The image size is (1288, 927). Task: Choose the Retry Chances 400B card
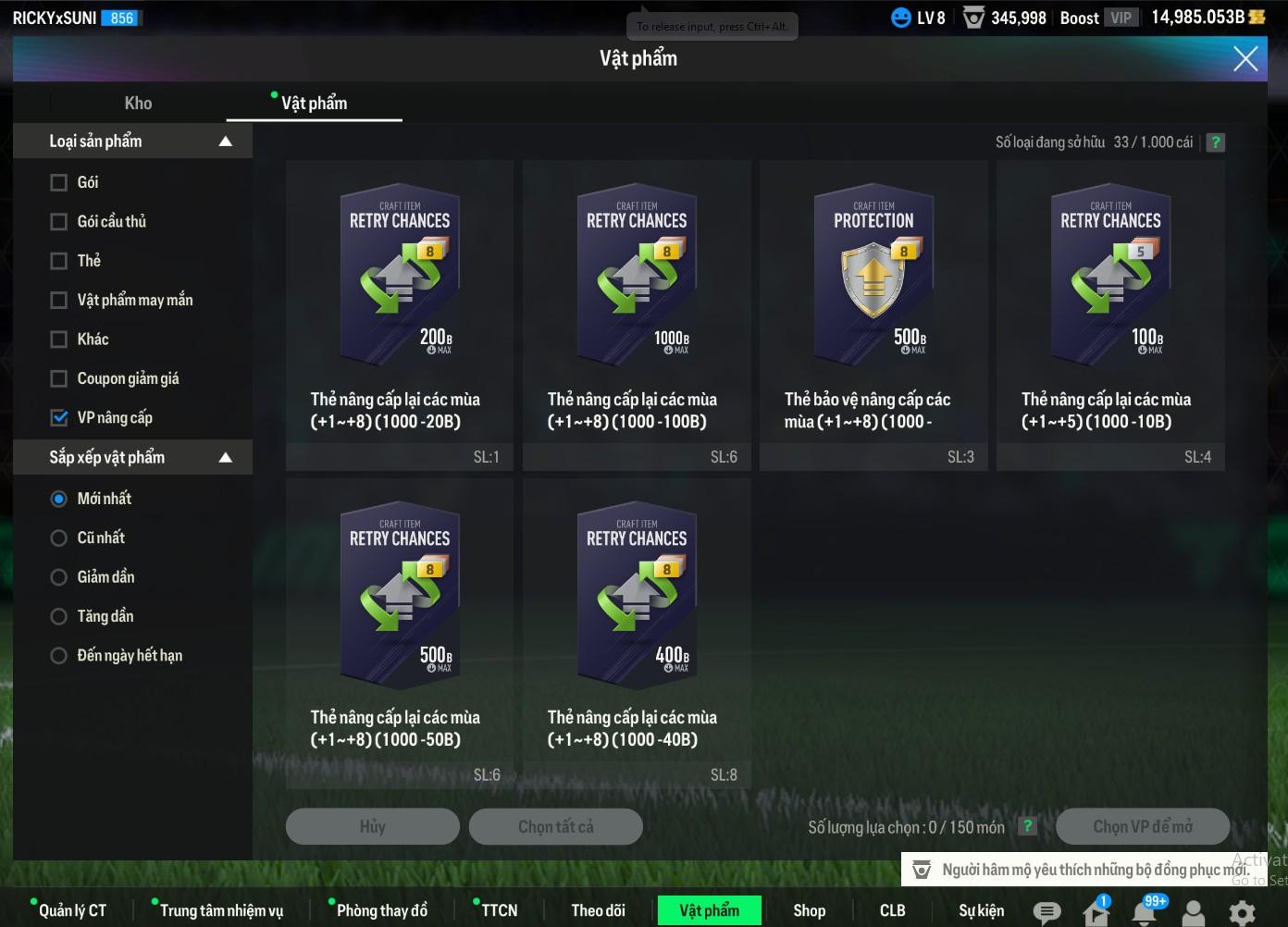[636, 597]
